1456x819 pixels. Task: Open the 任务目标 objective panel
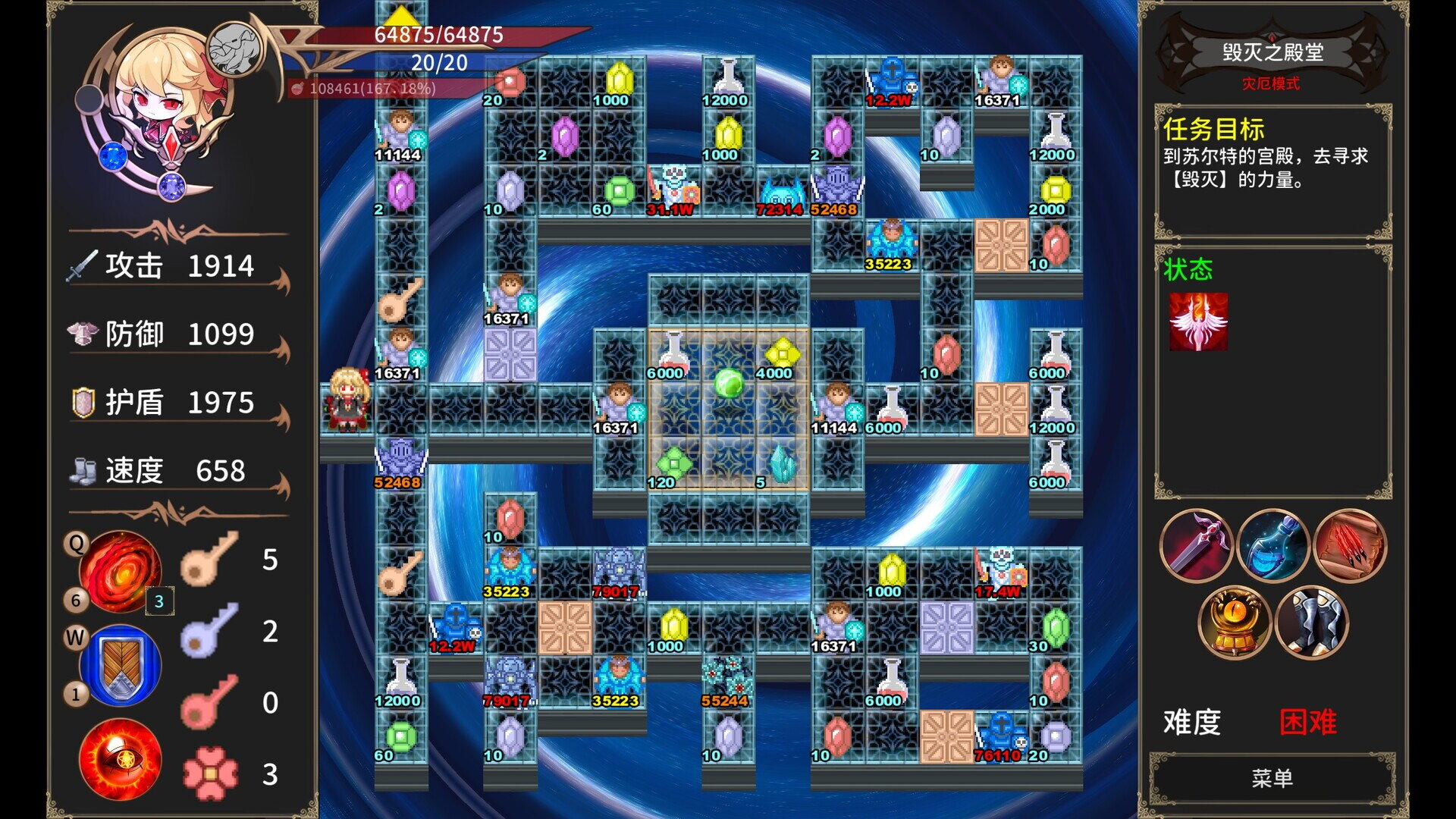[1272, 171]
